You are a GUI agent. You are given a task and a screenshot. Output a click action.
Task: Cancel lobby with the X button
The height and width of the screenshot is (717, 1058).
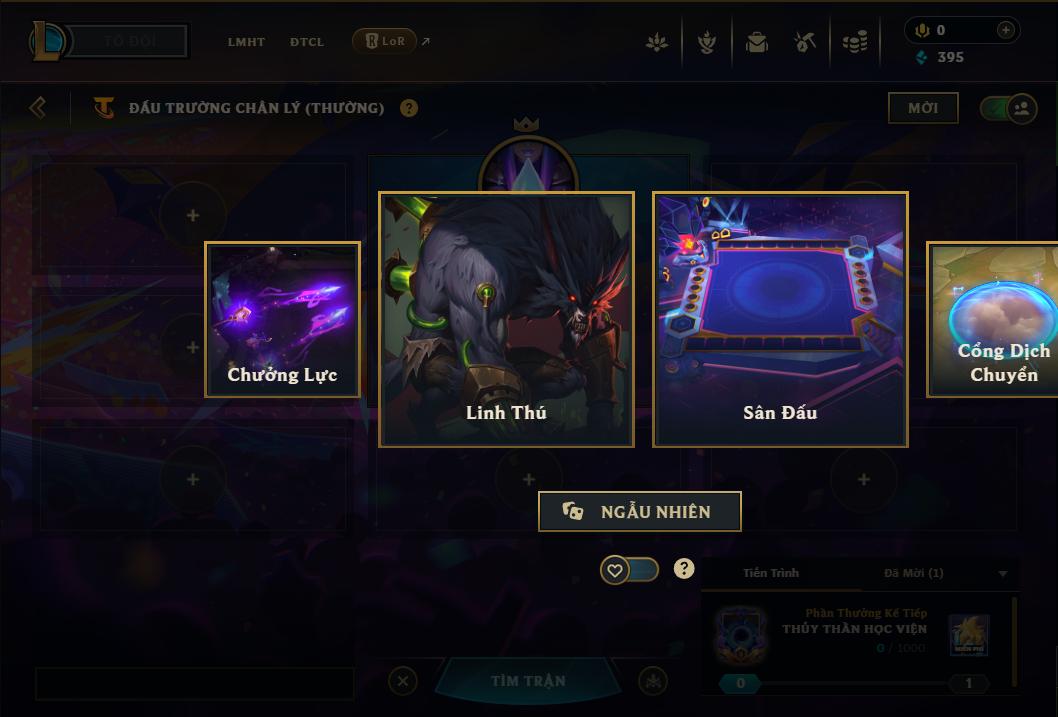pyautogui.click(x=403, y=681)
